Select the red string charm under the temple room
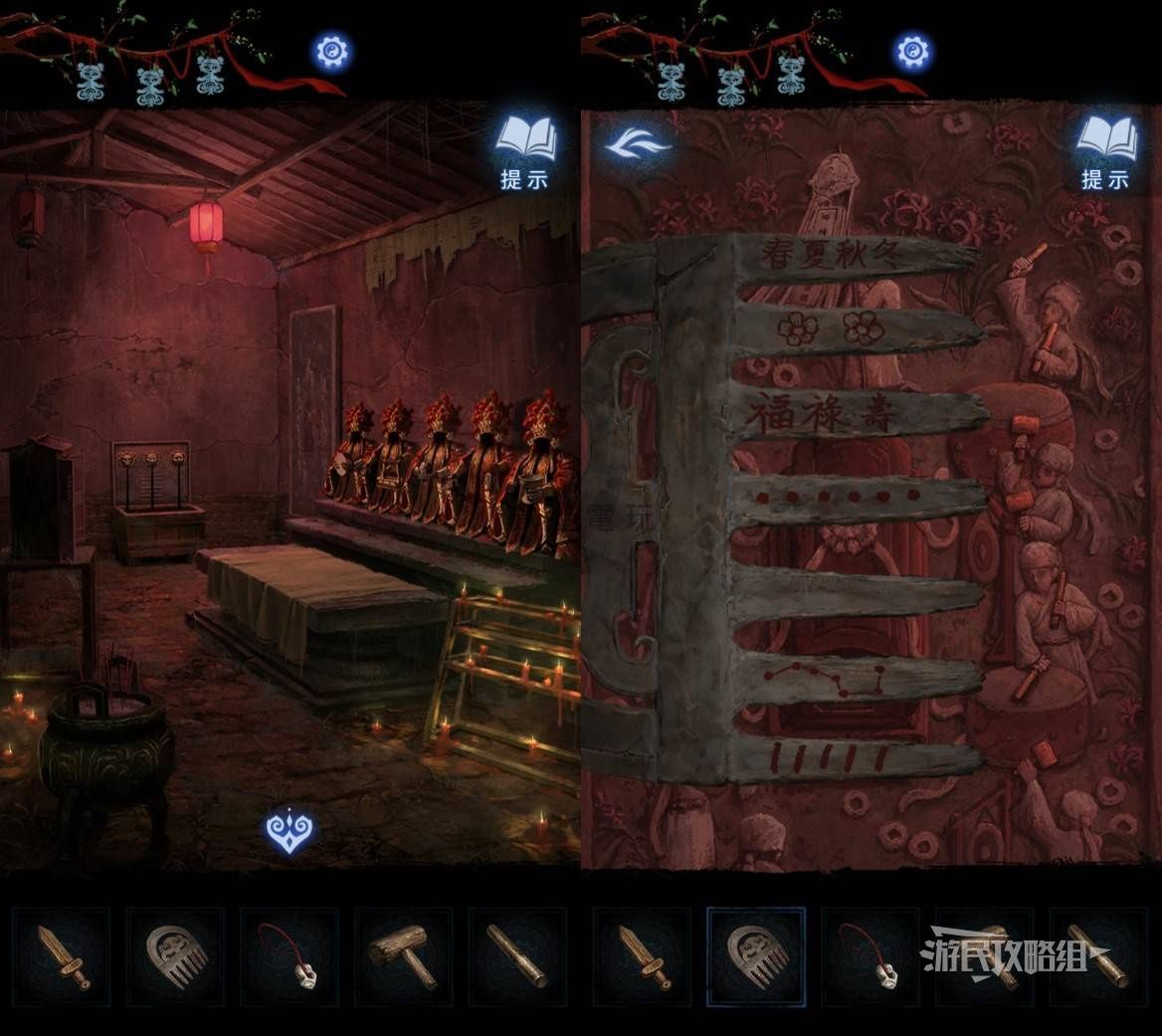The height and width of the screenshot is (1036, 1162). (x=289, y=955)
